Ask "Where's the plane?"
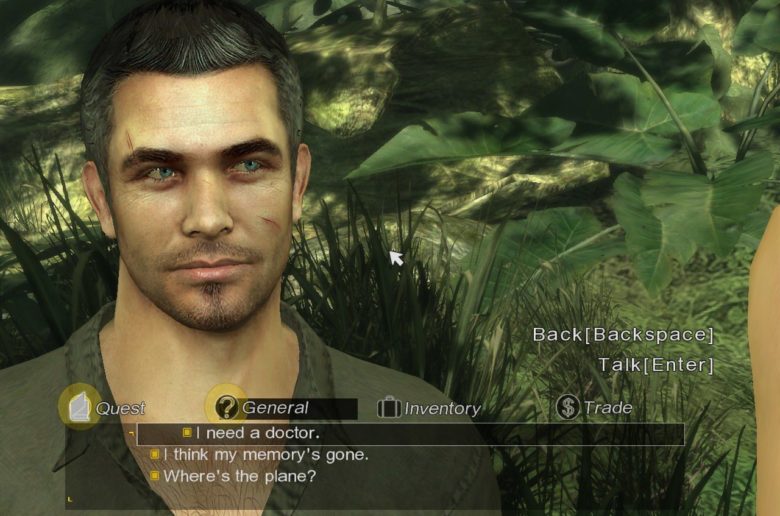 pos(239,476)
